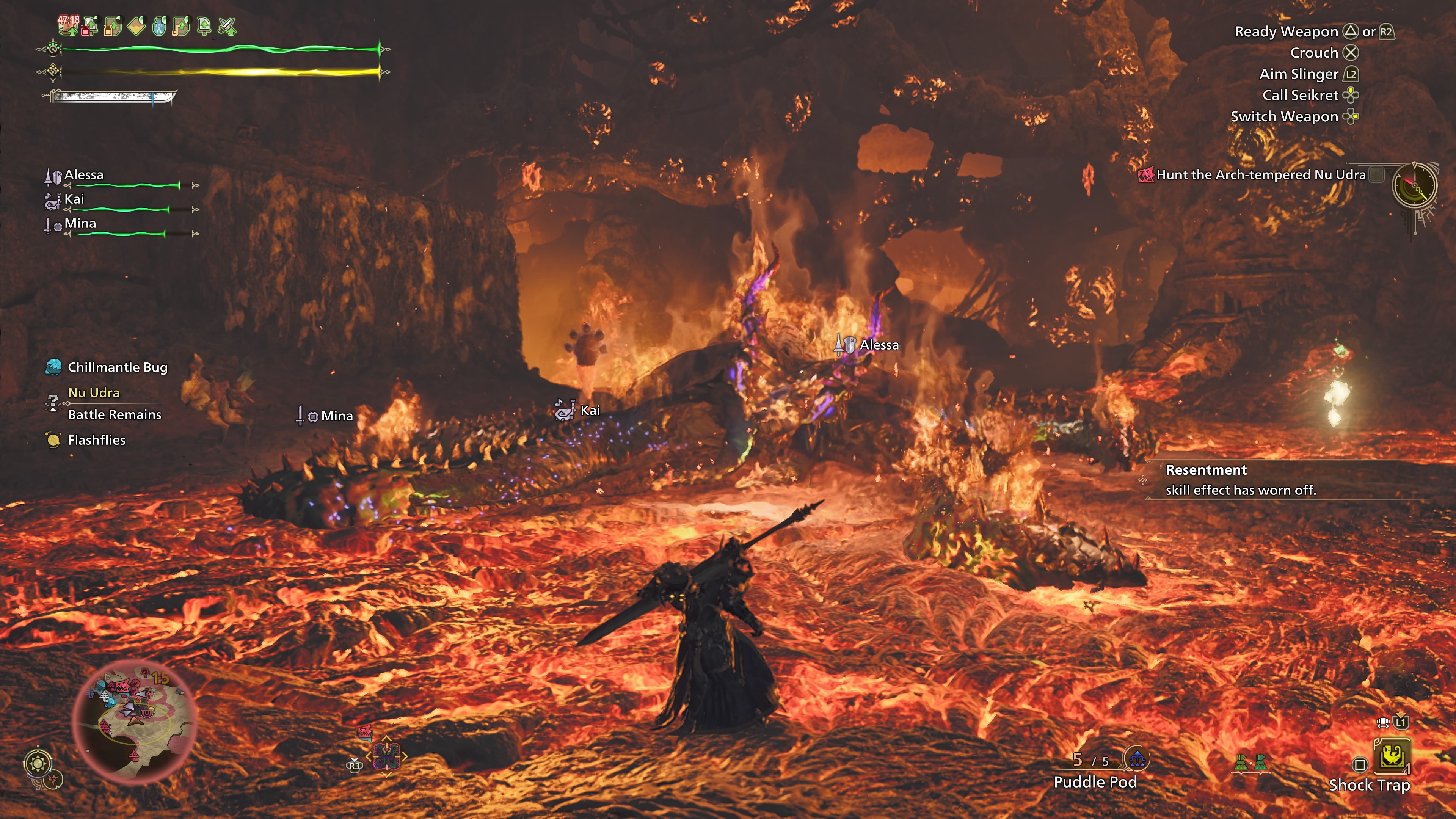This screenshot has height=819, width=1456.
Task: Open the Chillmantle Bug marker icon
Action: [x=54, y=367]
